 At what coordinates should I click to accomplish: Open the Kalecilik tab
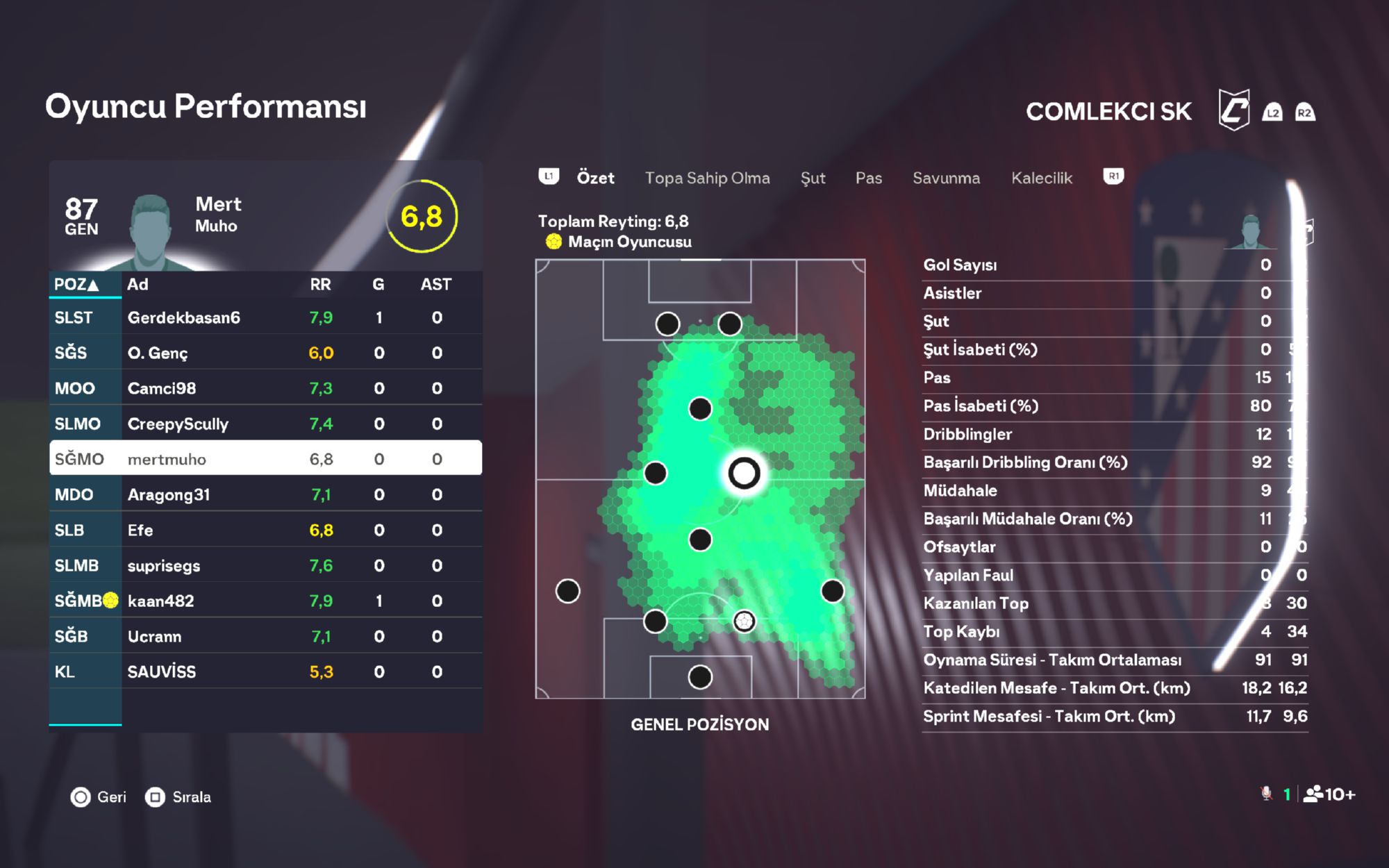1041,178
